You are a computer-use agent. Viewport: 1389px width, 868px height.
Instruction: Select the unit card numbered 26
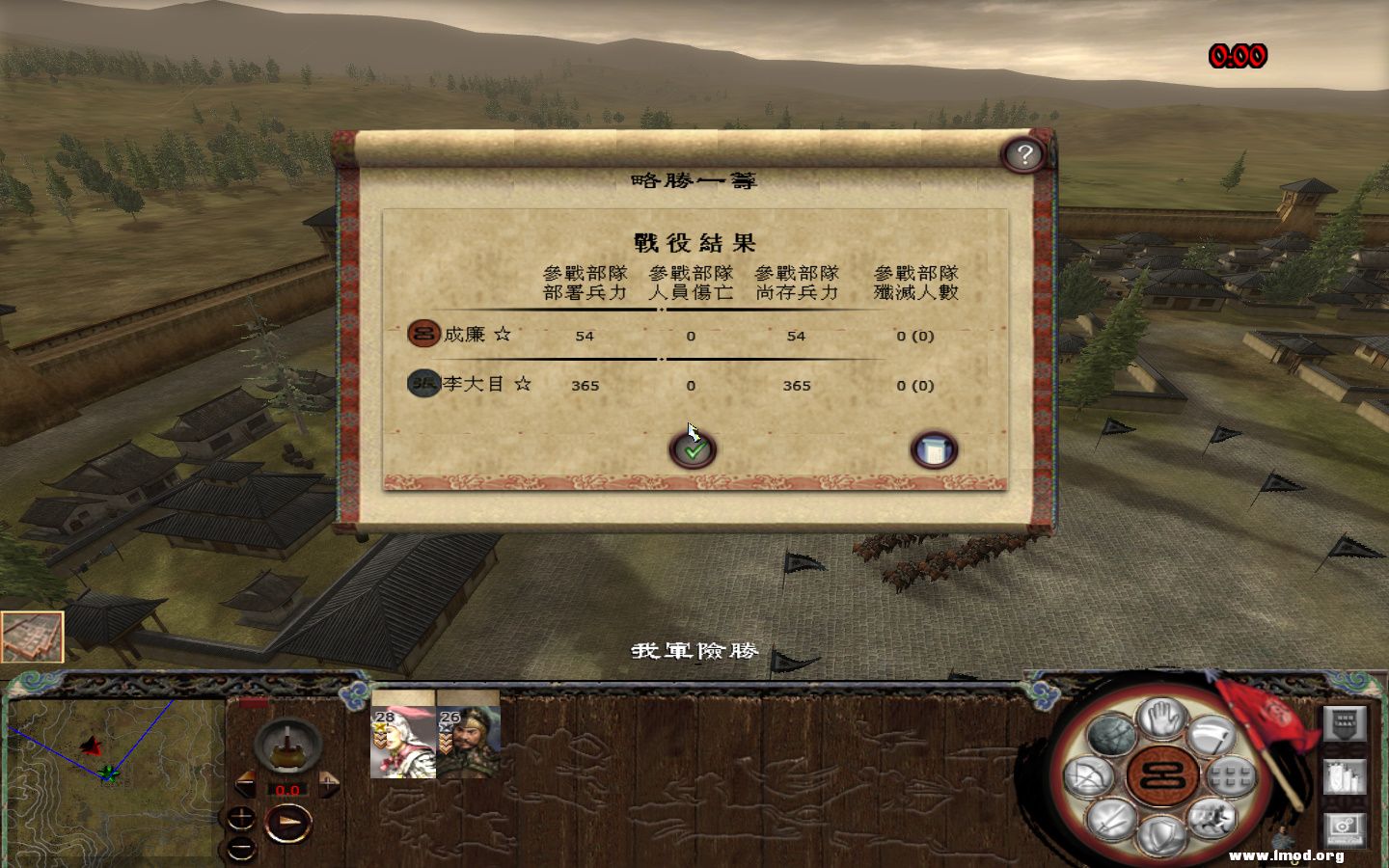pos(470,741)
